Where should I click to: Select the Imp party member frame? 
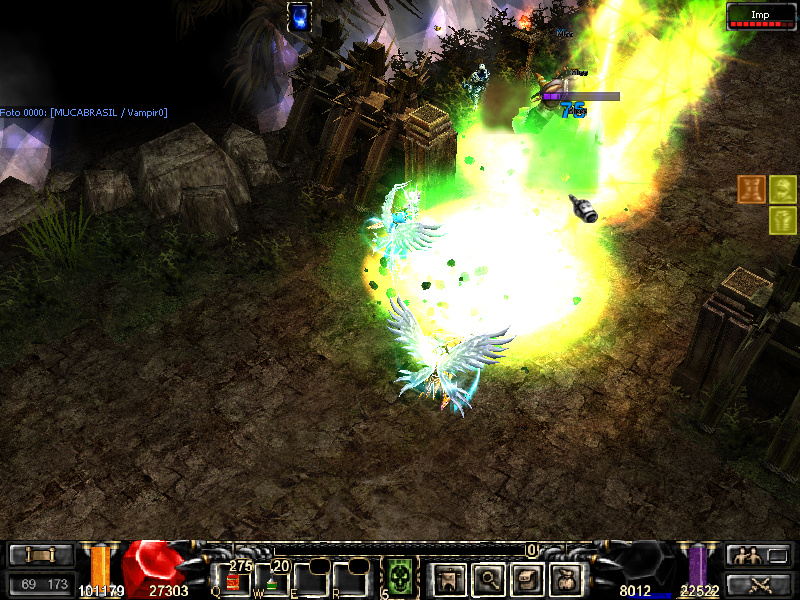coord(760,15)
